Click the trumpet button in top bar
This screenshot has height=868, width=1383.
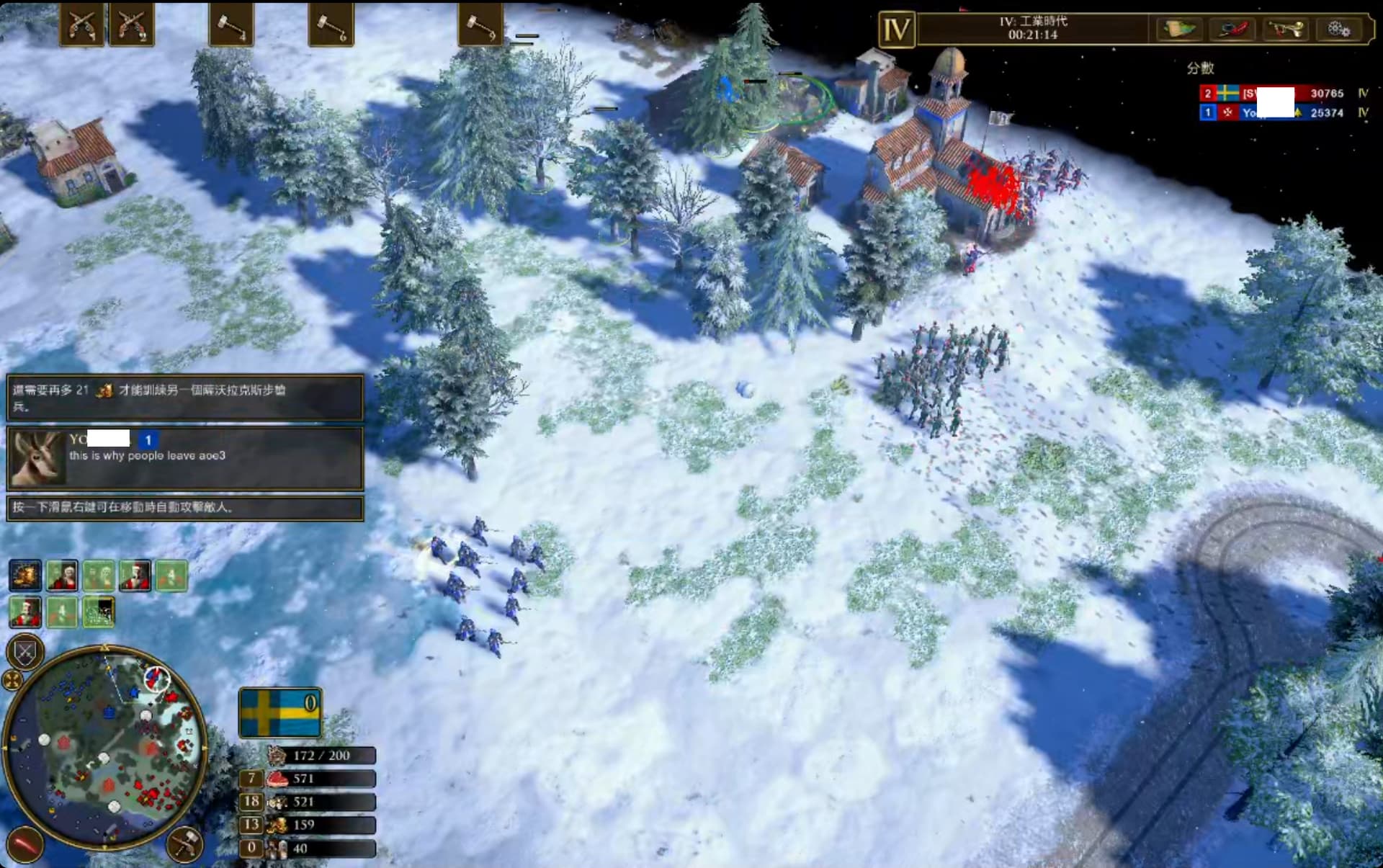click(x=1286, y=30)
